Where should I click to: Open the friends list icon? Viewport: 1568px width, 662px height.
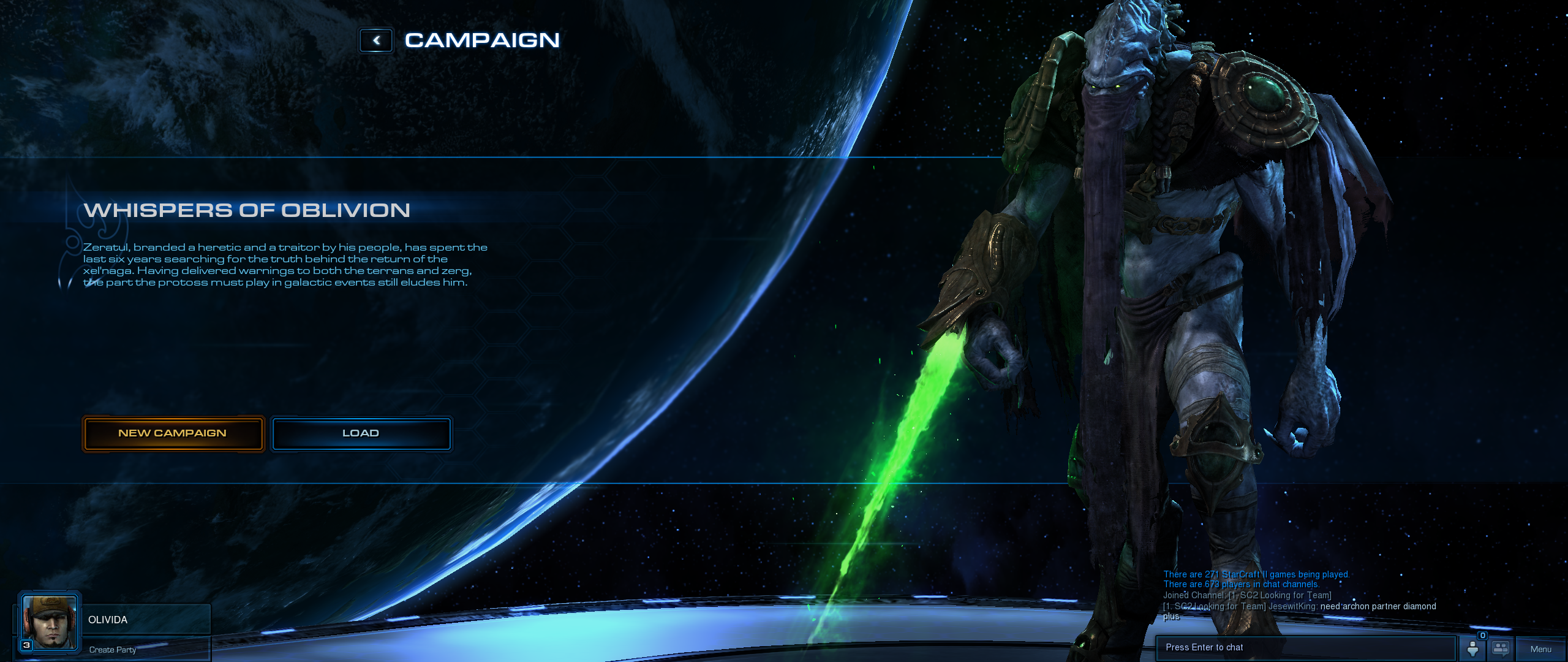[1472, 649]
